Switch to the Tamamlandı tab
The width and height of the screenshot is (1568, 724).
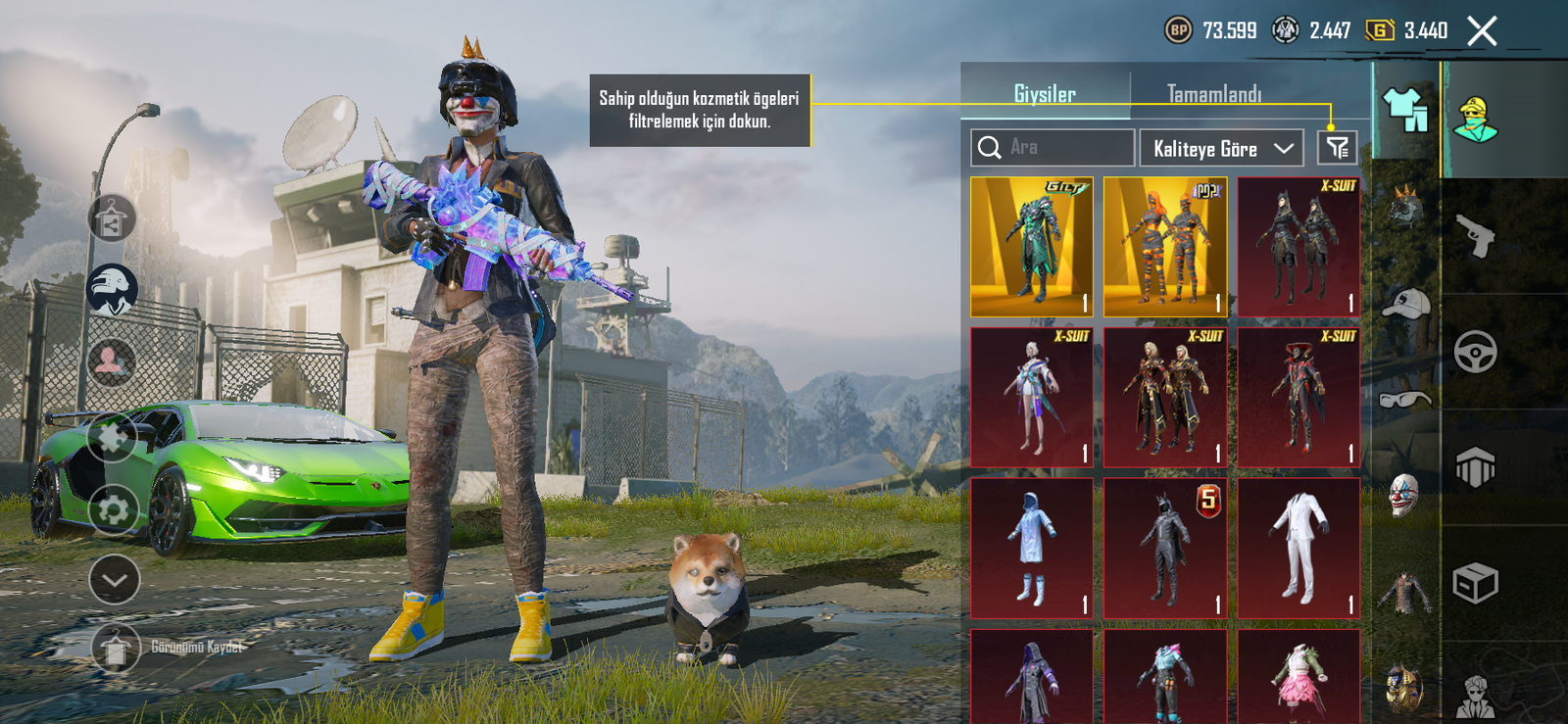(x=1213, y=94)
